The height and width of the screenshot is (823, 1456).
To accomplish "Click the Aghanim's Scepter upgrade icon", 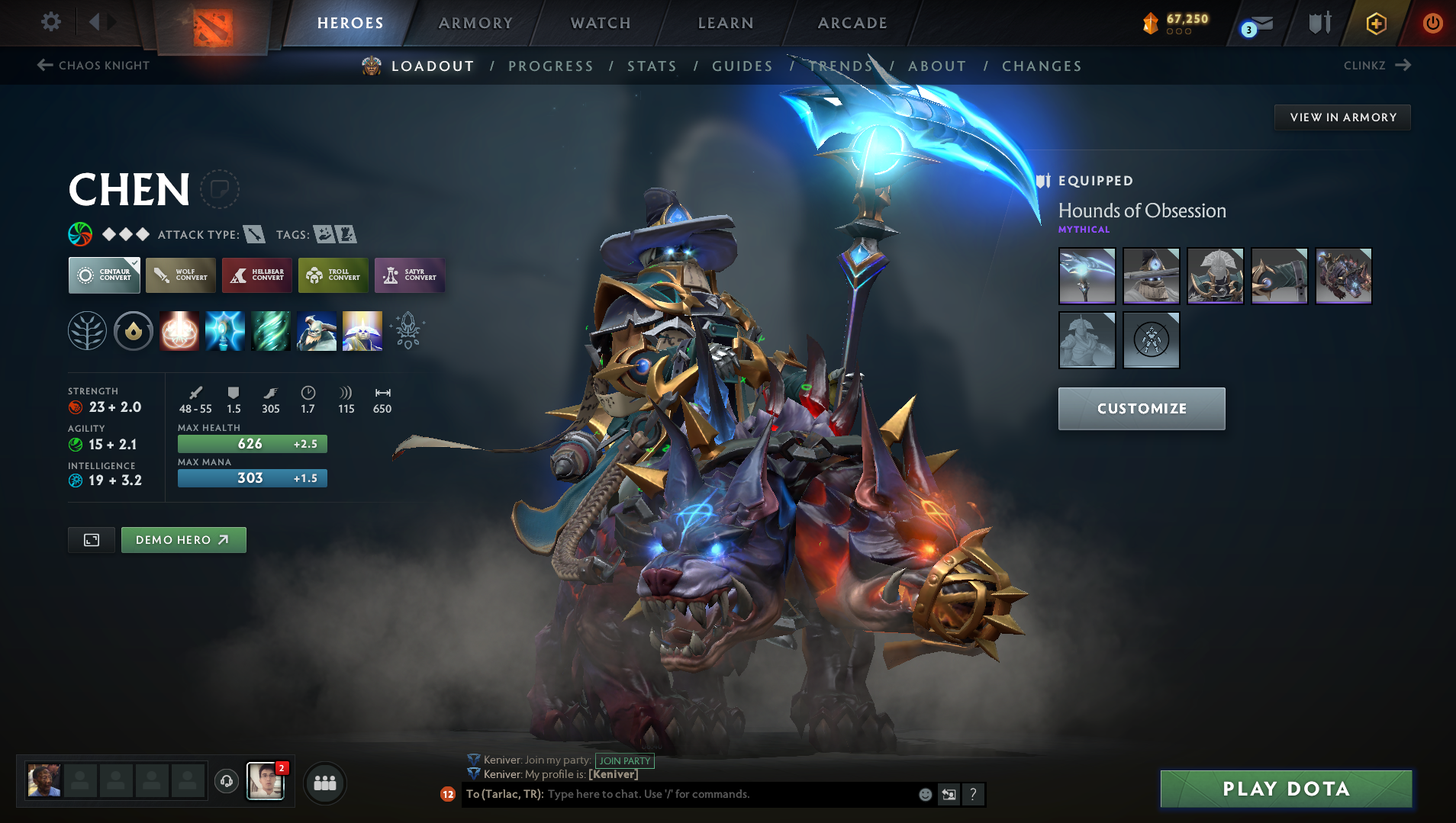I will click(408, 331).
